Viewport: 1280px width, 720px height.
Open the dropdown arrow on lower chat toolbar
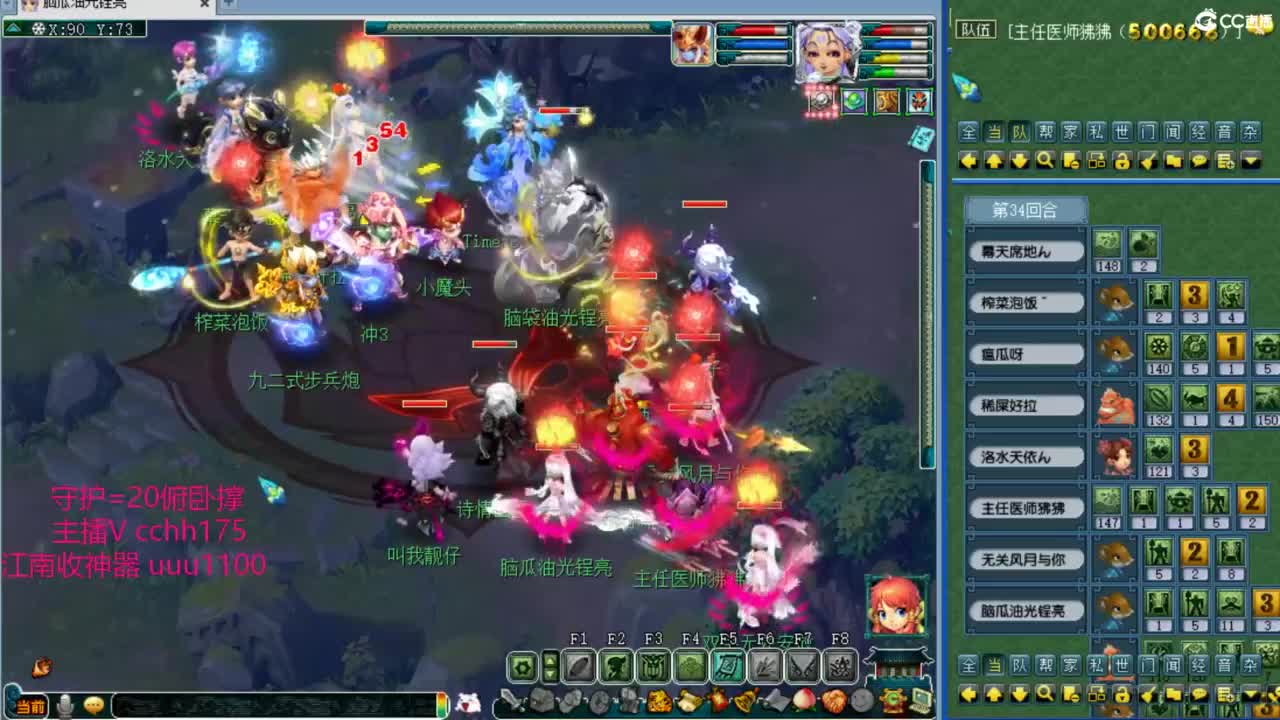click(1249, 695)
